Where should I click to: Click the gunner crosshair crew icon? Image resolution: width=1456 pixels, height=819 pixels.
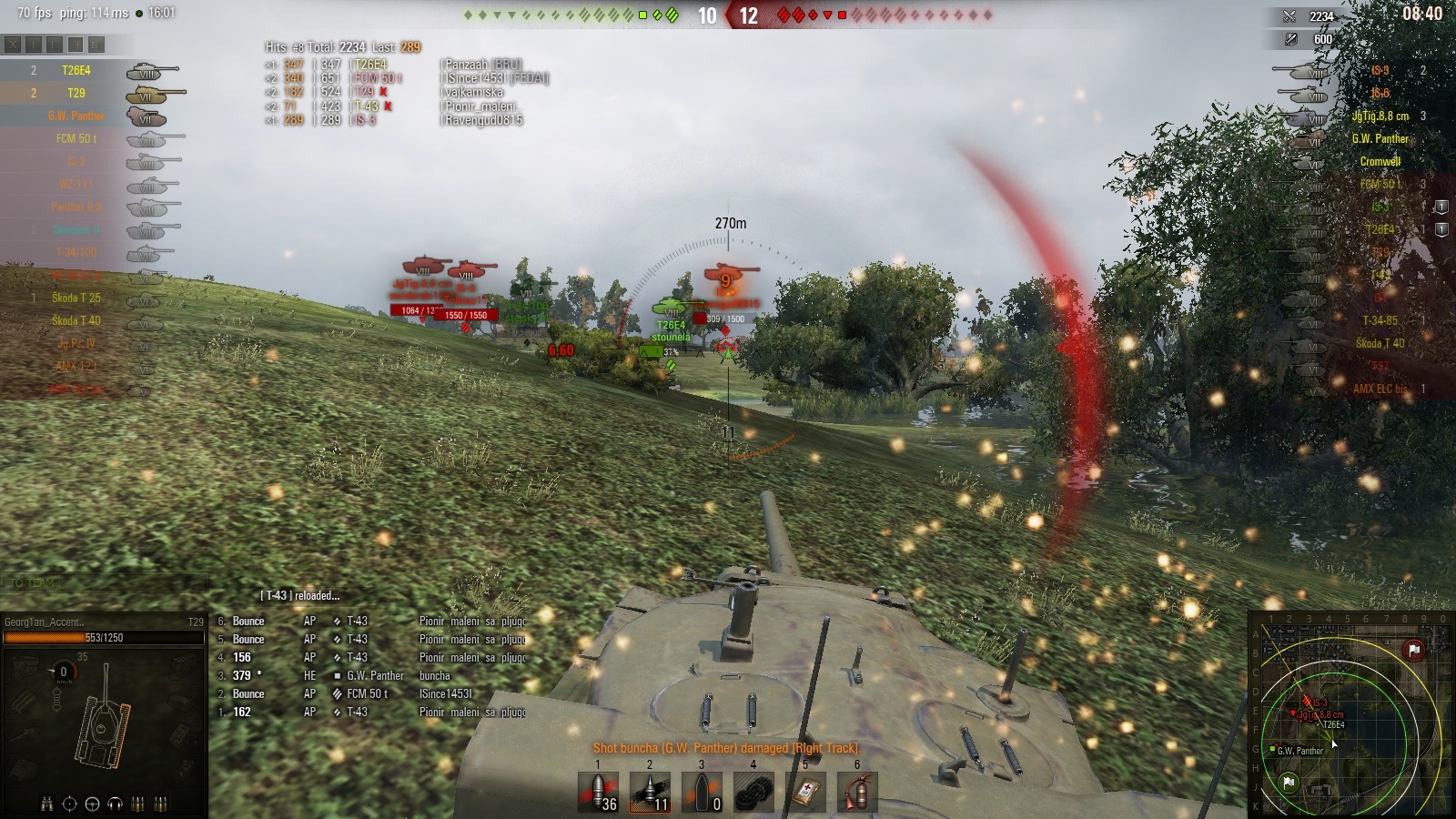coord(69,804)
